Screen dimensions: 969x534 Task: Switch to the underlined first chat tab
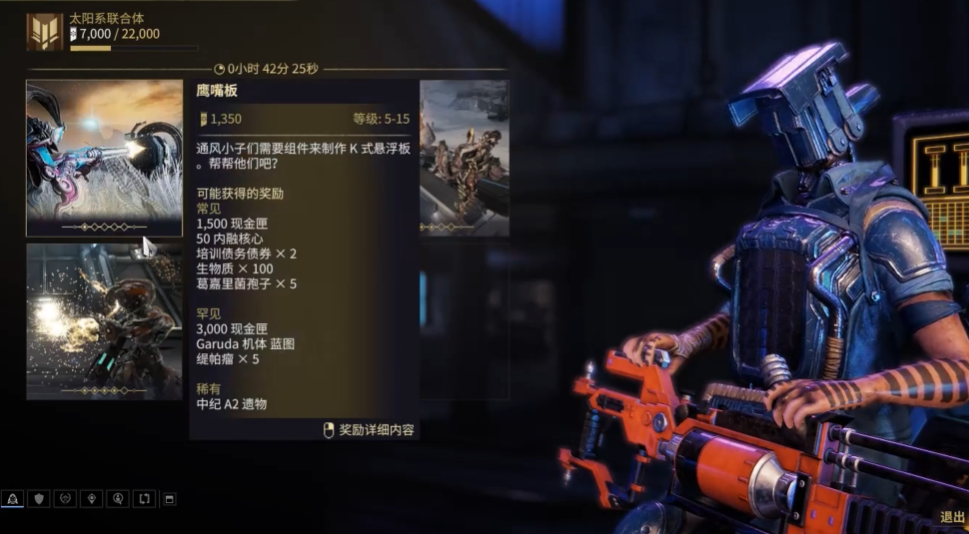[13, 498]
